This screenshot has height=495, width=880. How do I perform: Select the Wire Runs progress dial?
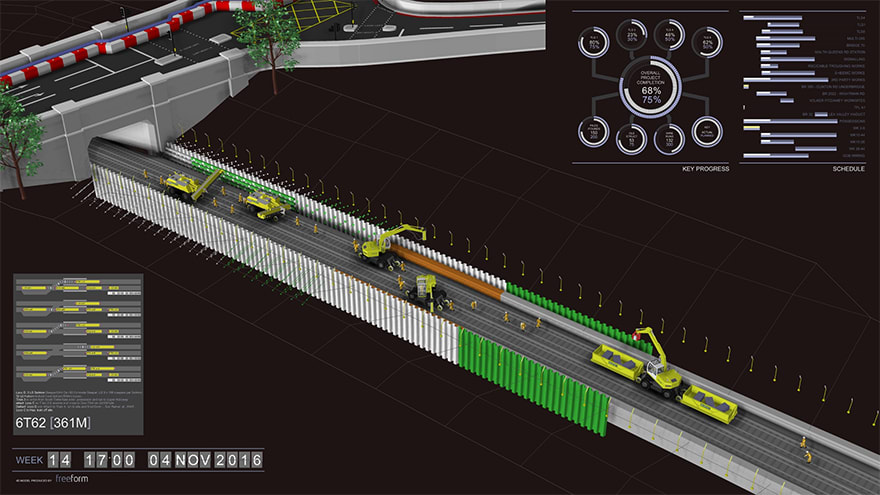tap(670, 139)
